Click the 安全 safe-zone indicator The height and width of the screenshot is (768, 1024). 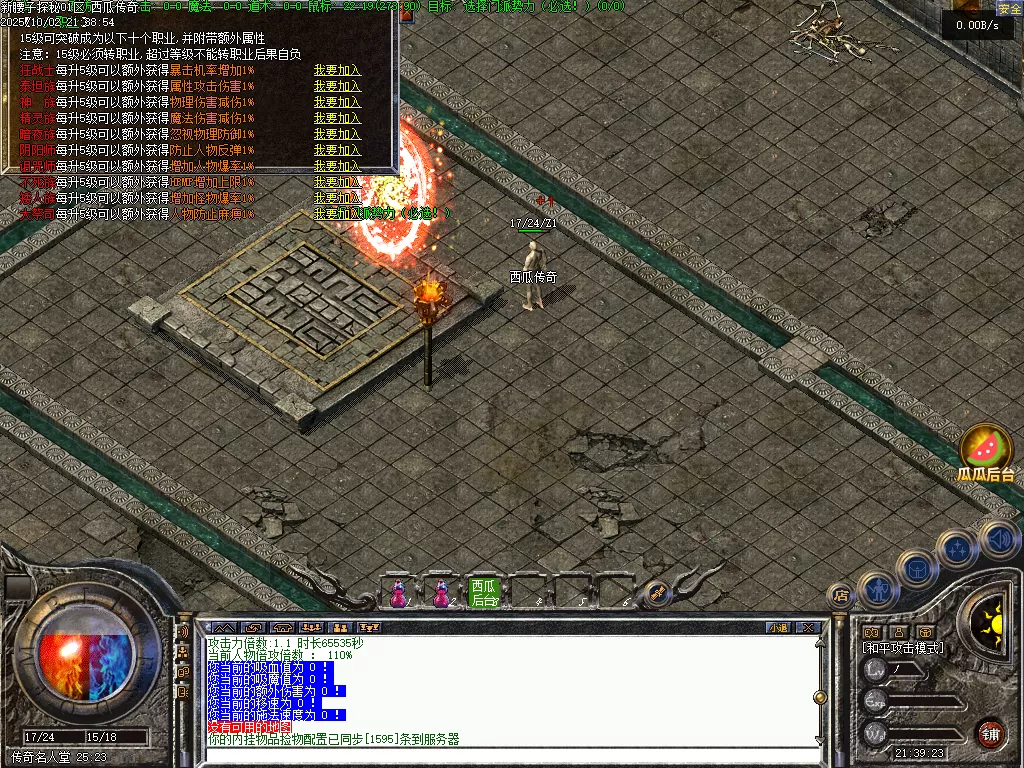pos(1009,9)
